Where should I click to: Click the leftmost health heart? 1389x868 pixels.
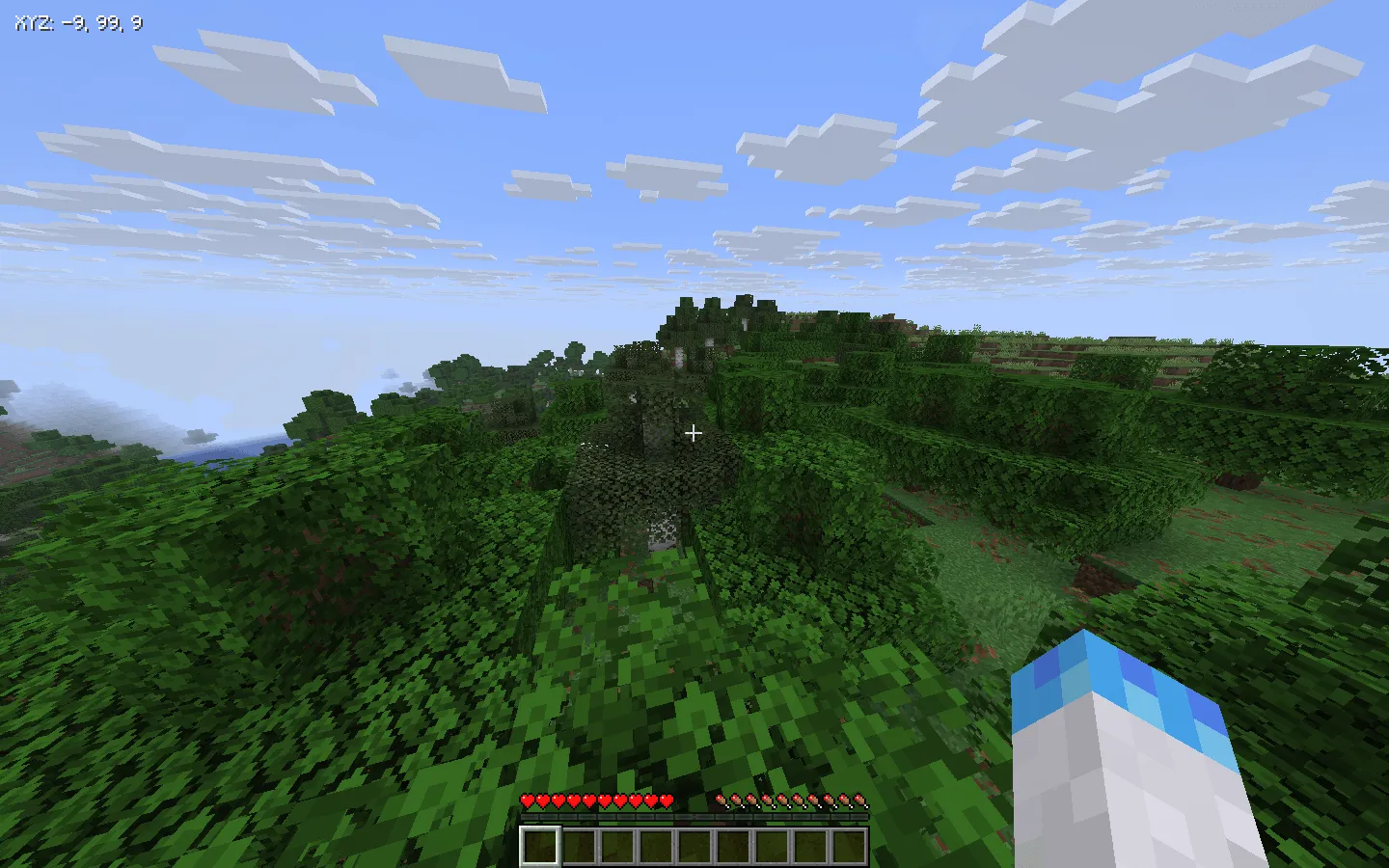[529, 800]
